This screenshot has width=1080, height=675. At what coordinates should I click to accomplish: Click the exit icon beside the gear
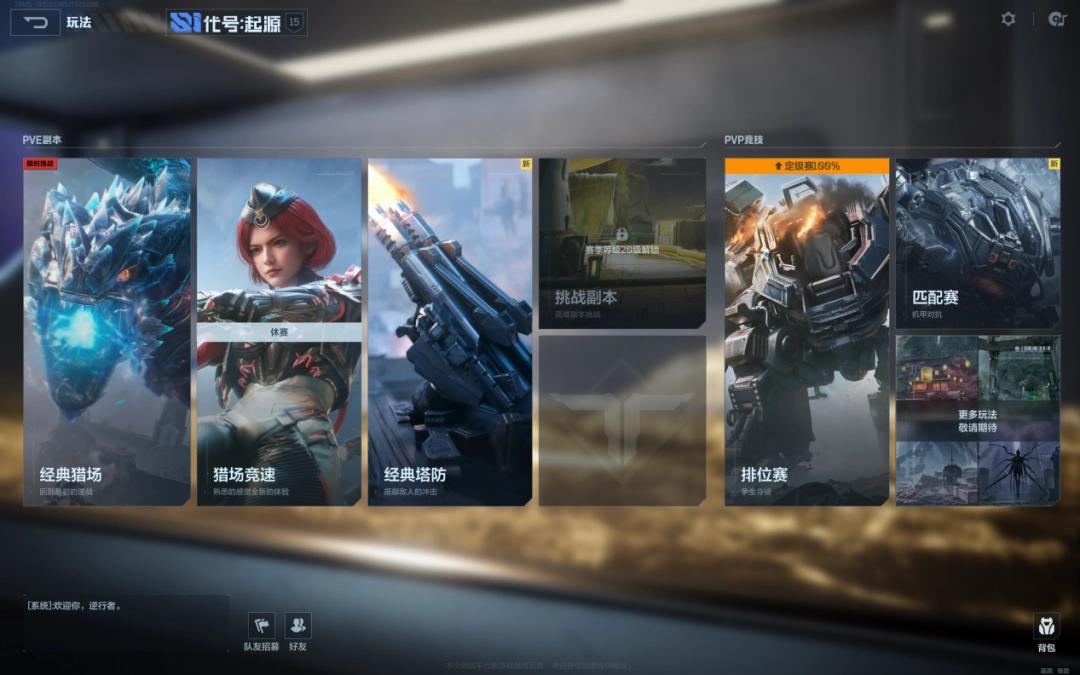click(x=1056, y=19)
